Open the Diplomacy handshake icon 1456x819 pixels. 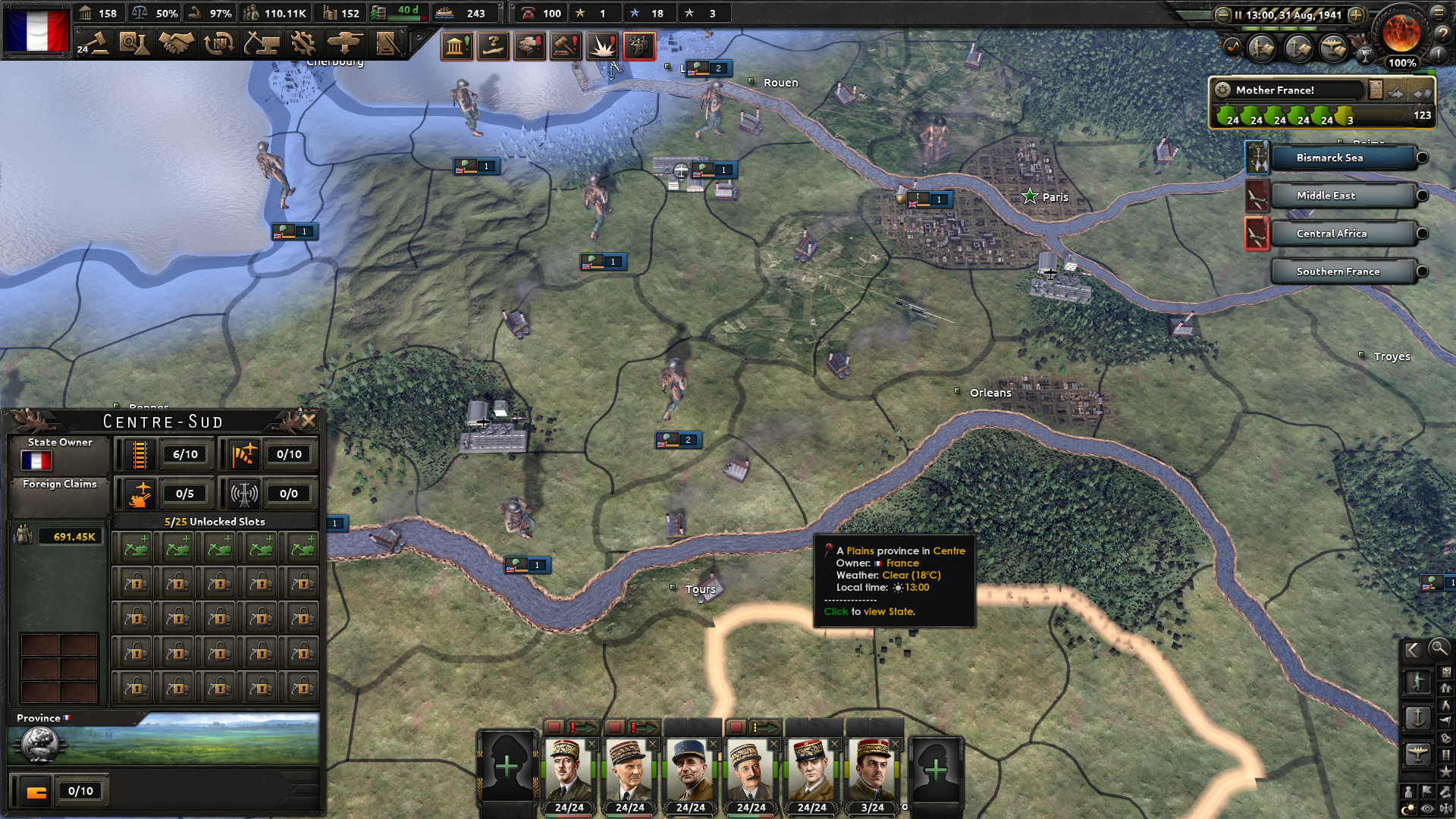click(176, 43)
